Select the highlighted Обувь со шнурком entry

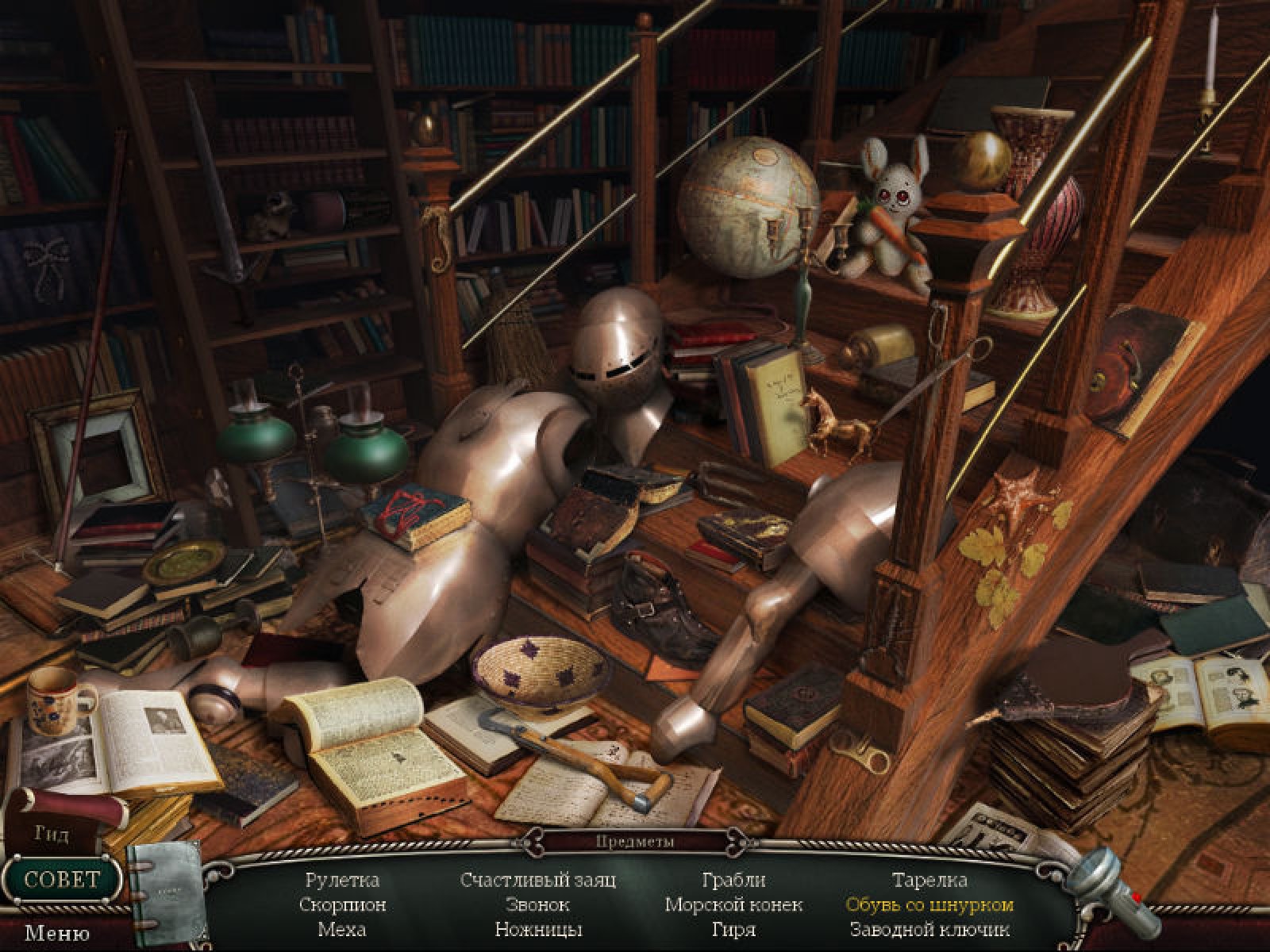click(929, 904)
